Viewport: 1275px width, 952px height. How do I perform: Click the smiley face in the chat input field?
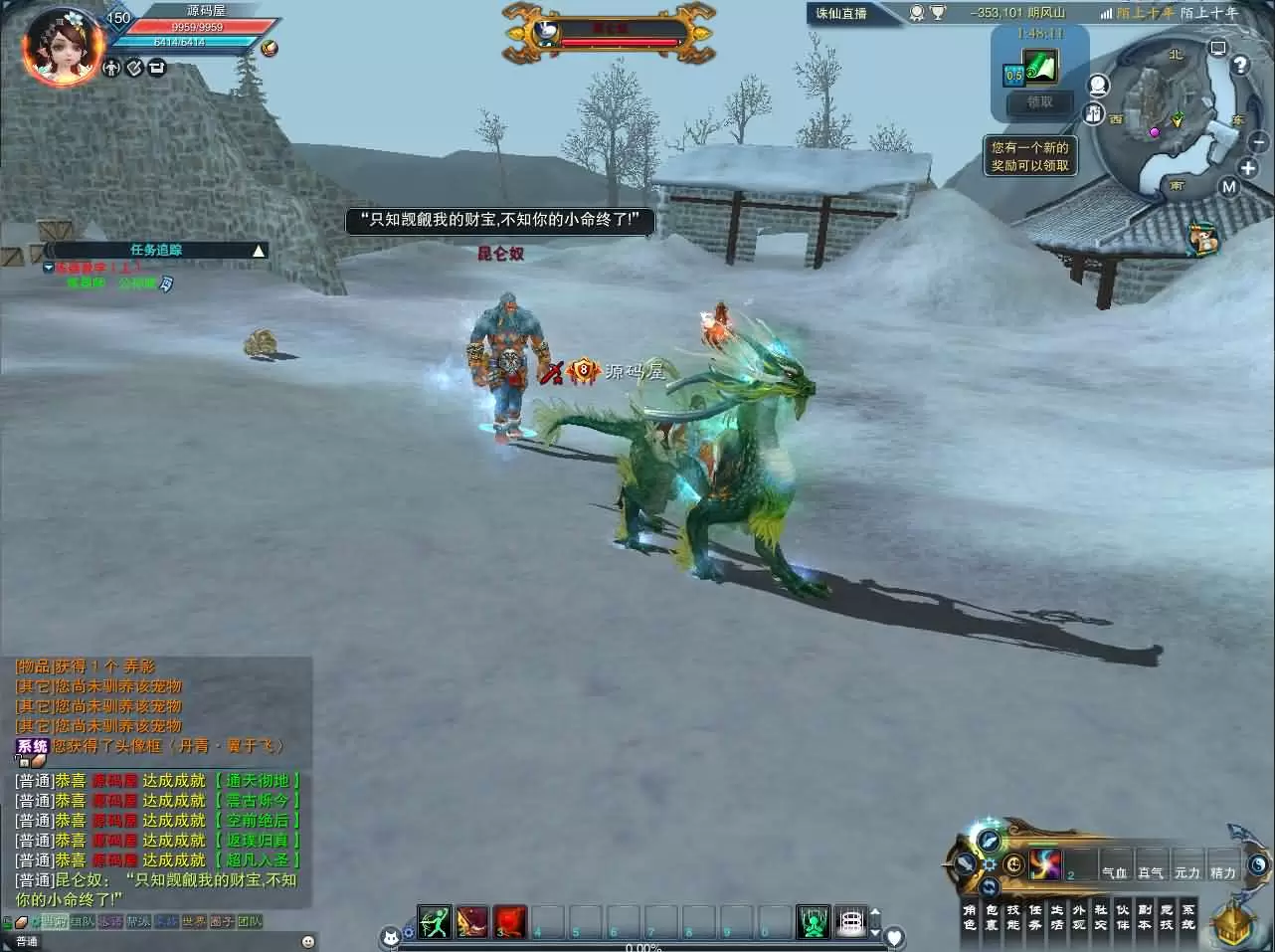(306, 941)
